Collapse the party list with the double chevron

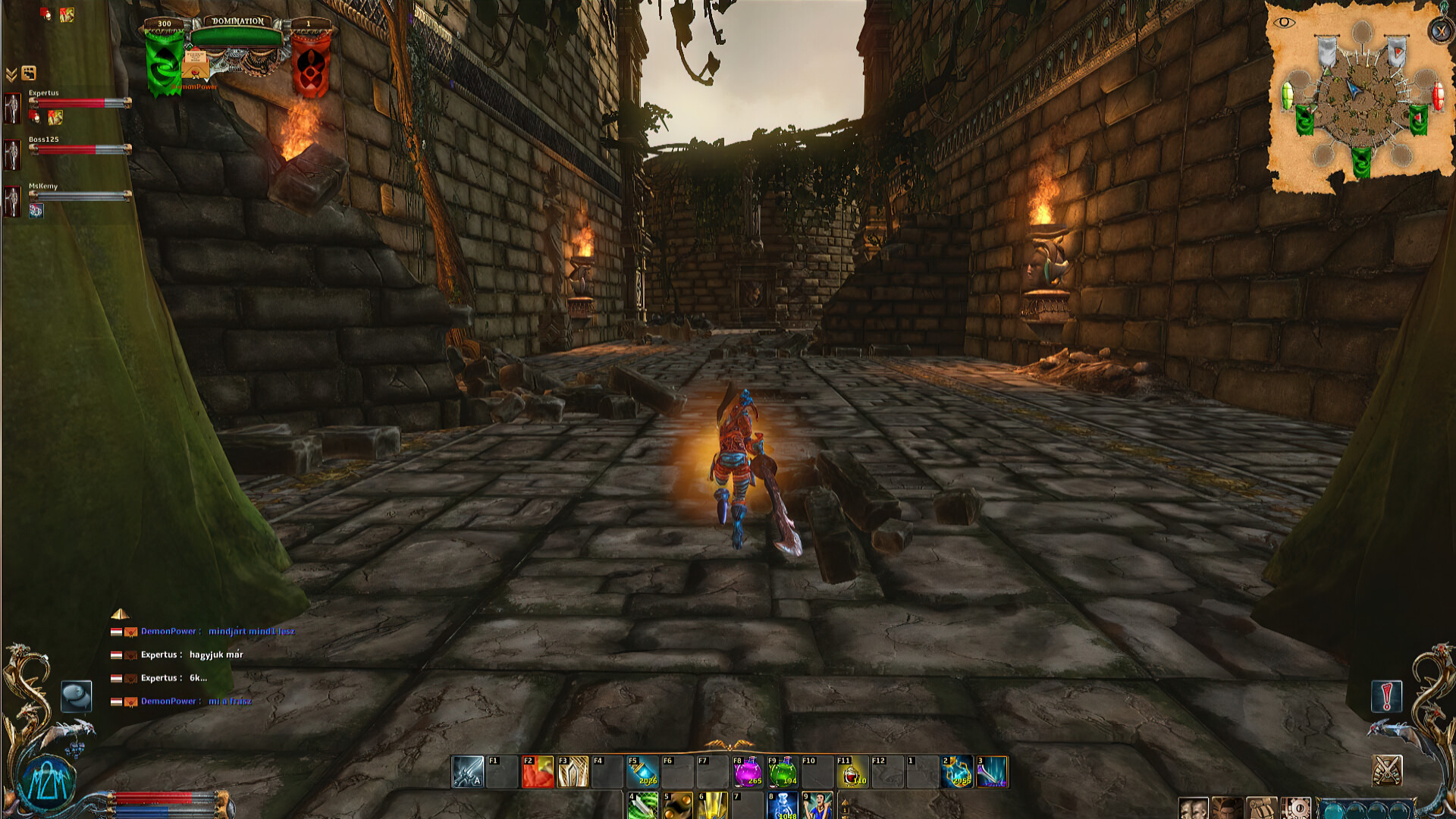(x=12, y=73)
